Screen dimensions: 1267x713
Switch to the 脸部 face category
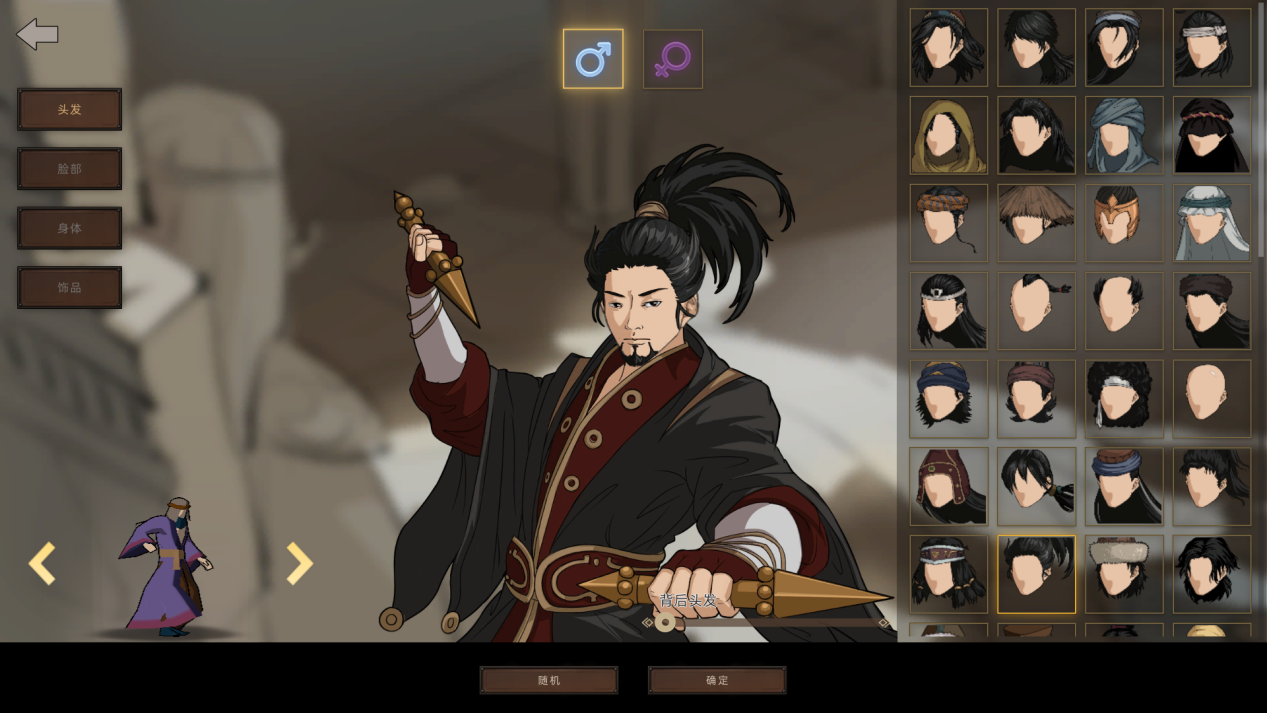(x=69, y=169)
